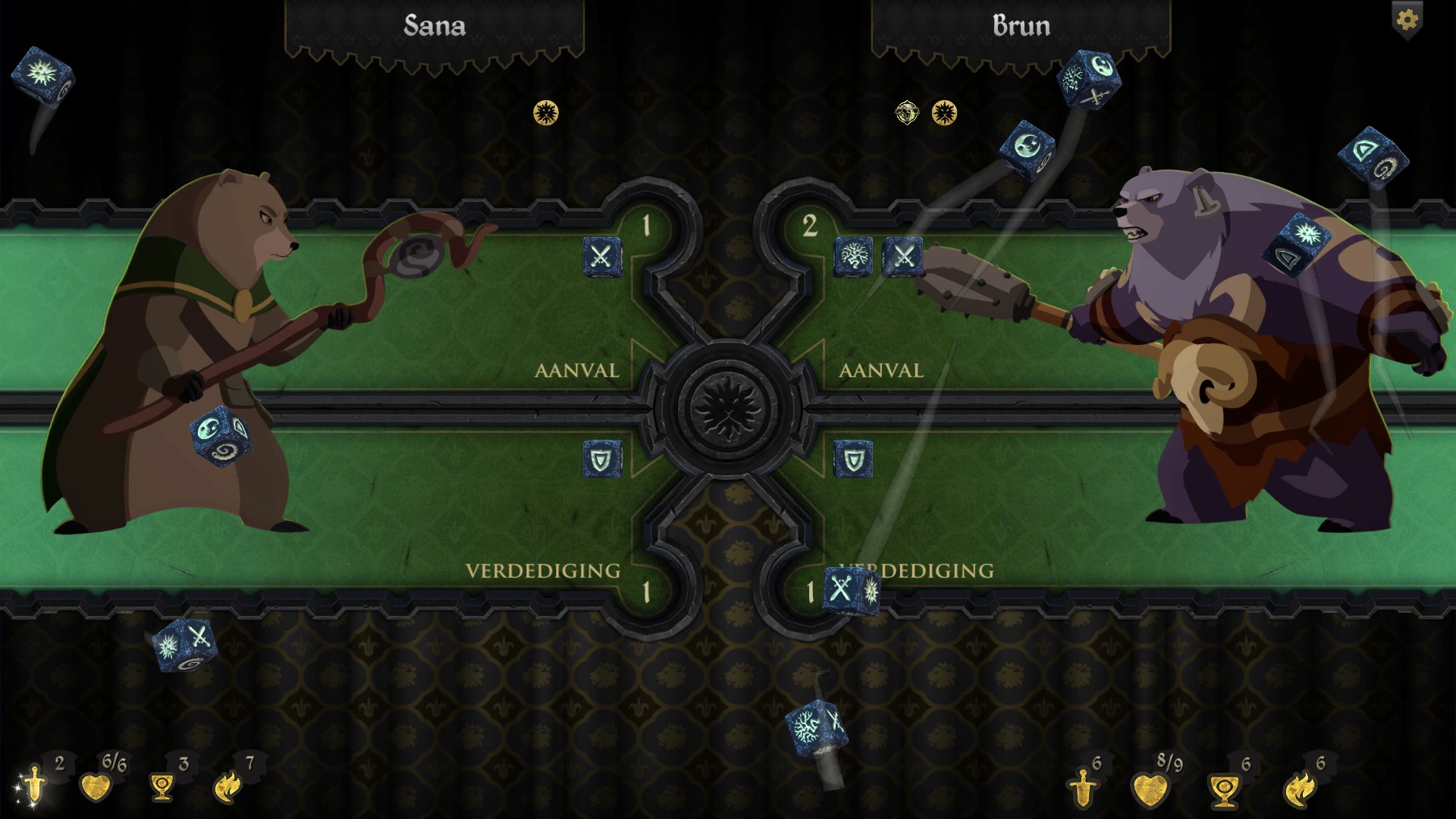This screenshot has height=819, width=1456.
Task: Show Sana's golden chalice stat
Action: point(161,787)
